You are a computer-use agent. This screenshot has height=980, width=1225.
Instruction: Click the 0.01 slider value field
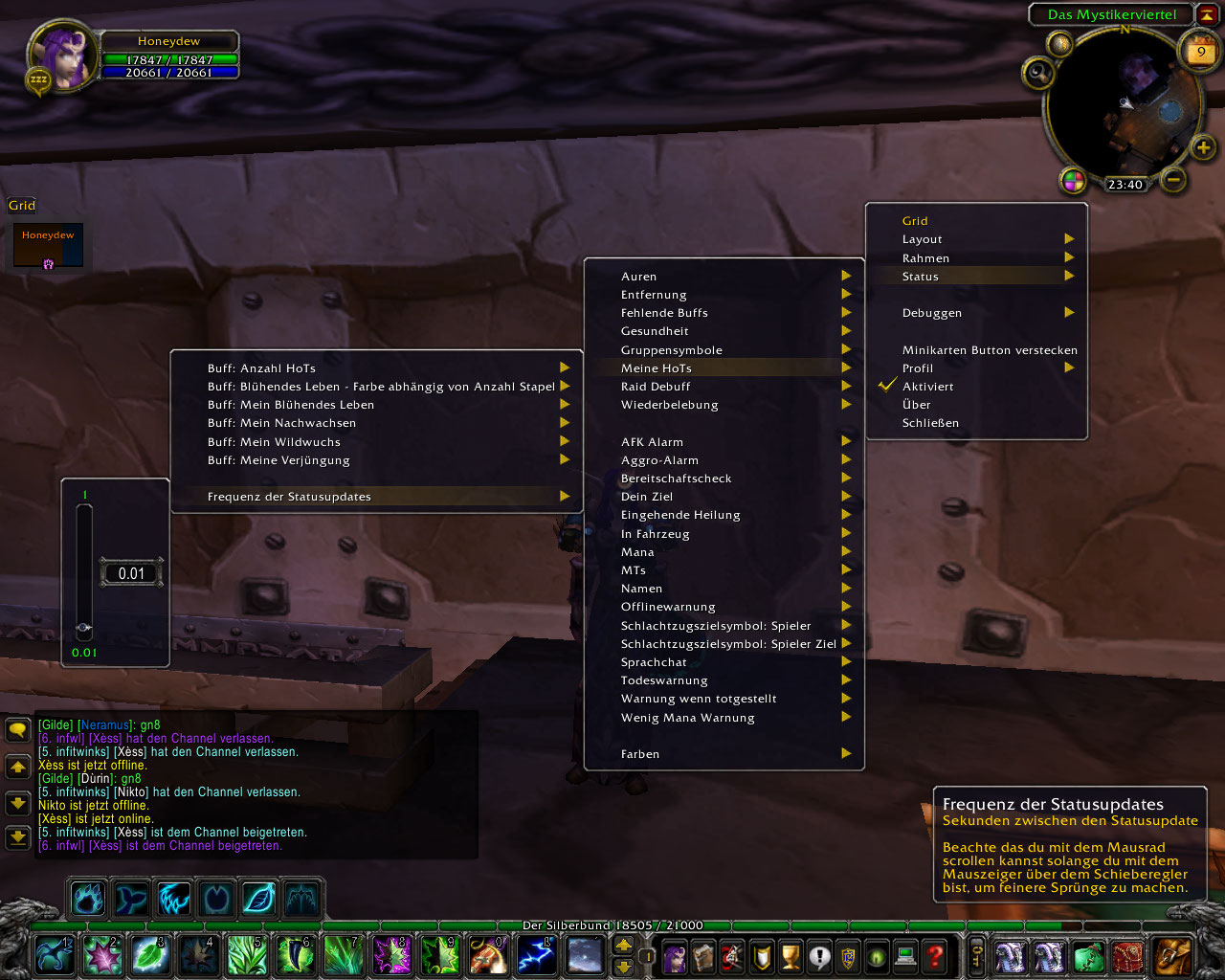(x=132, y=574)
